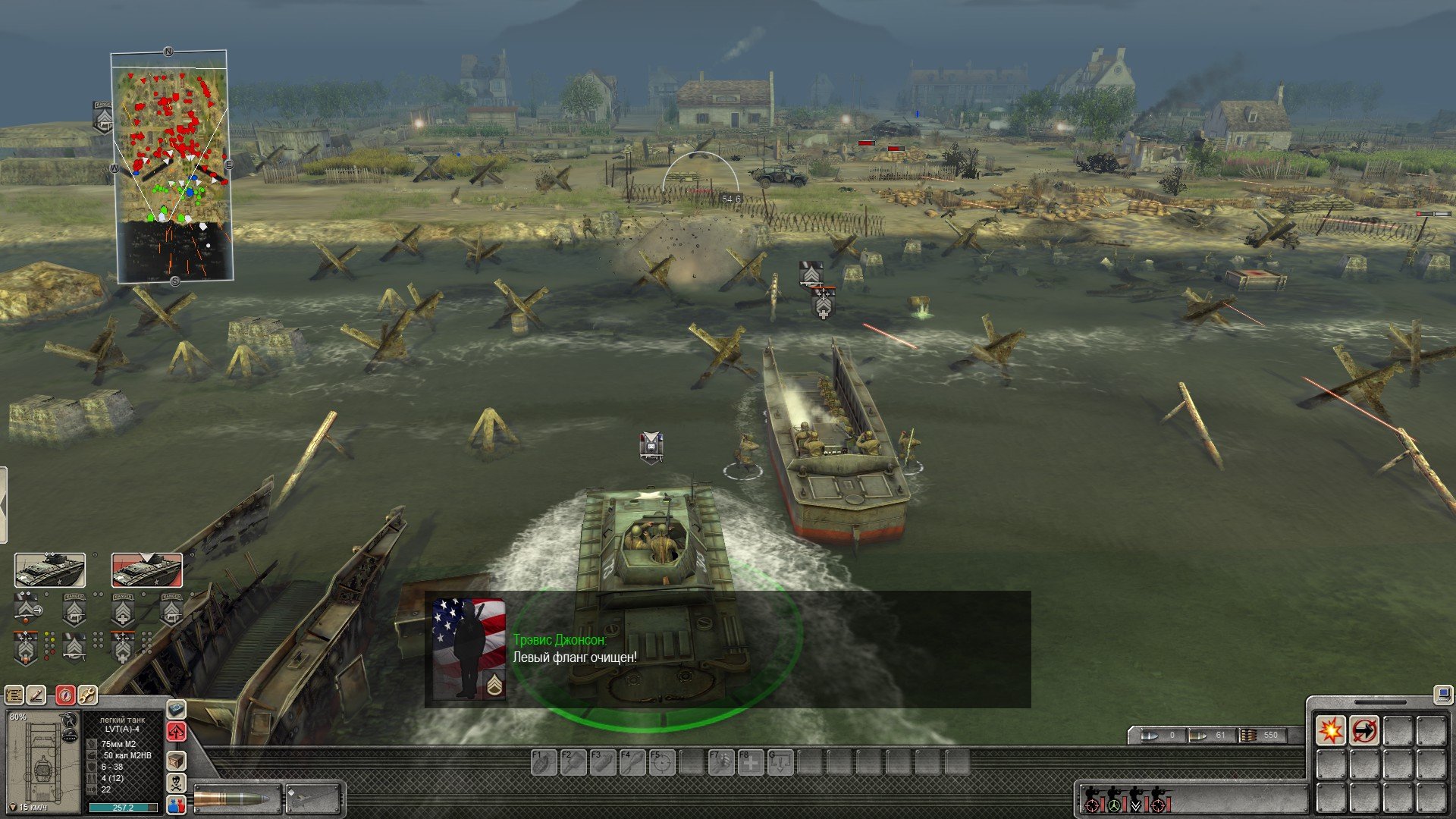This screenshot has width=1456, height=819.
Task: Choose the F1 grenade quick slot
Action: (x=544, y=762)
